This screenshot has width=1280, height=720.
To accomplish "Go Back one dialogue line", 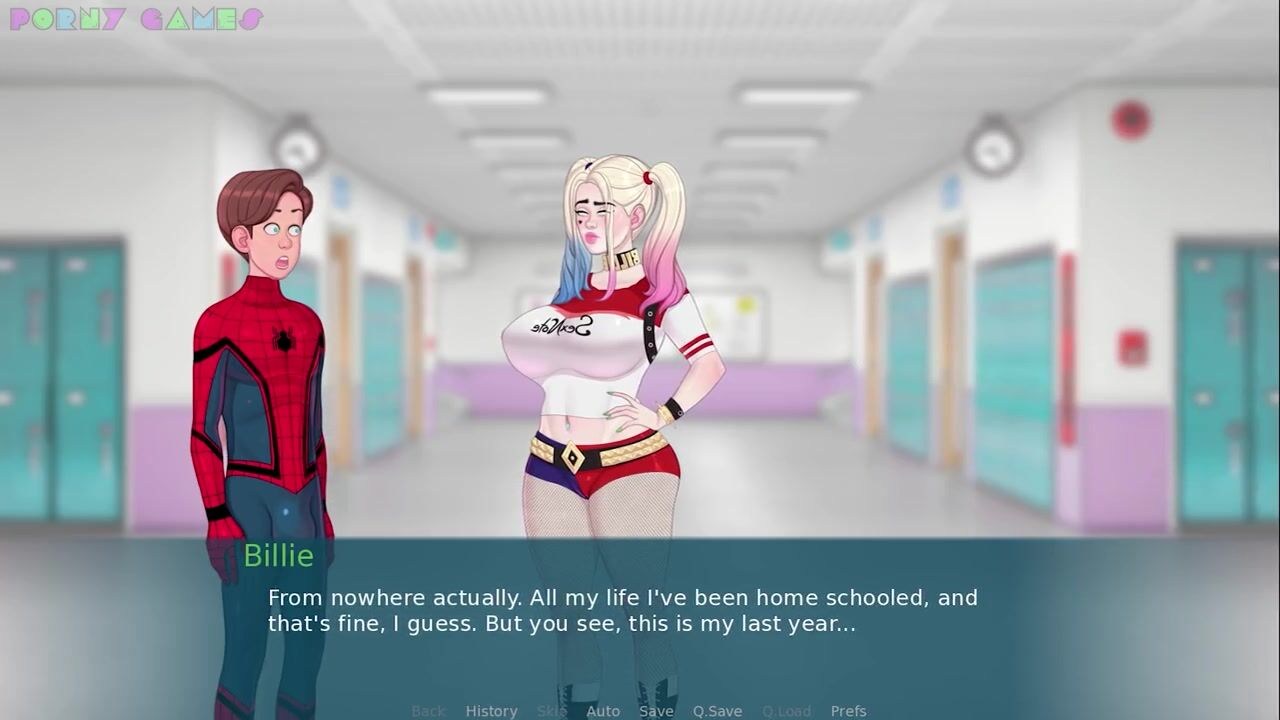I will pos(428,711).
